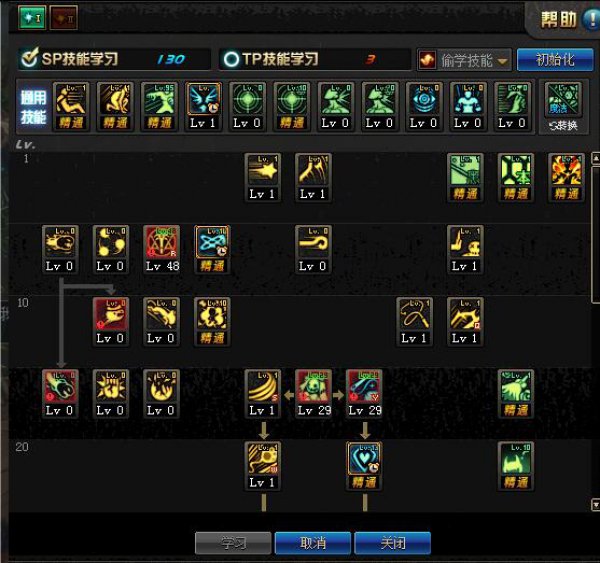Viewport: 600px width, 563px height.
Task: Click the 学习 (learn) button
Action: (232, 543)
